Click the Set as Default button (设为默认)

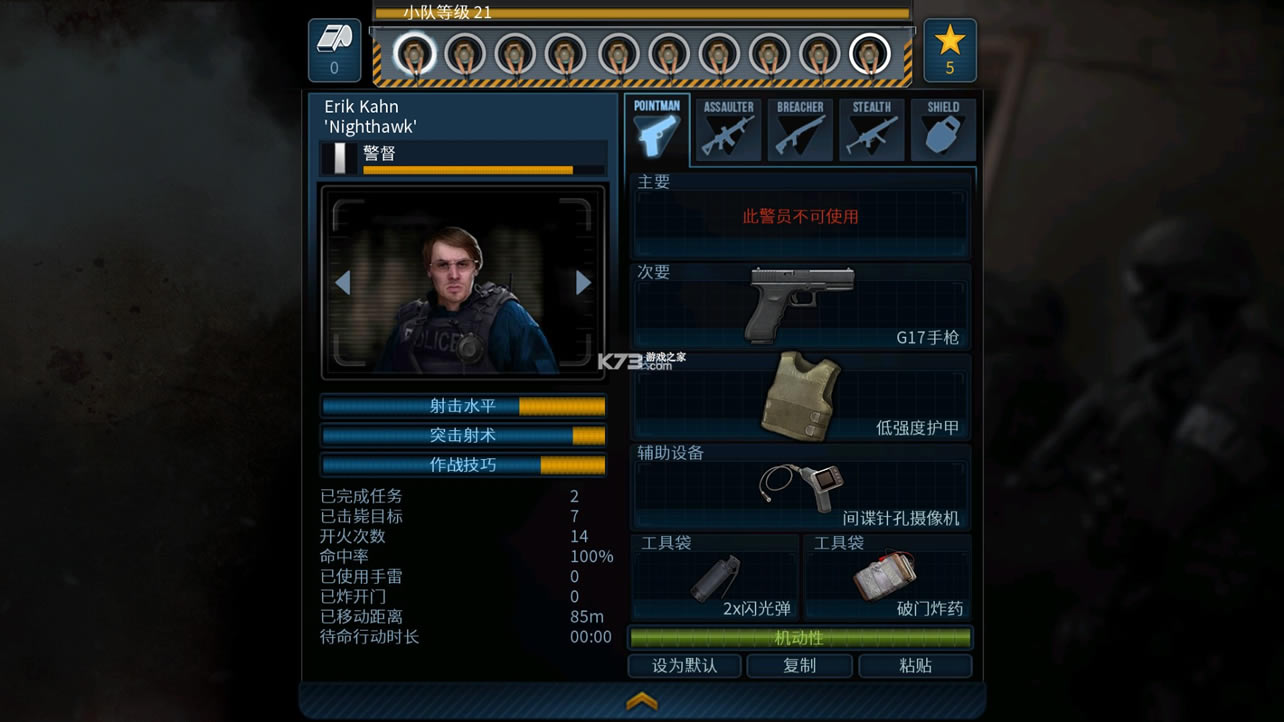click(685, 666)
